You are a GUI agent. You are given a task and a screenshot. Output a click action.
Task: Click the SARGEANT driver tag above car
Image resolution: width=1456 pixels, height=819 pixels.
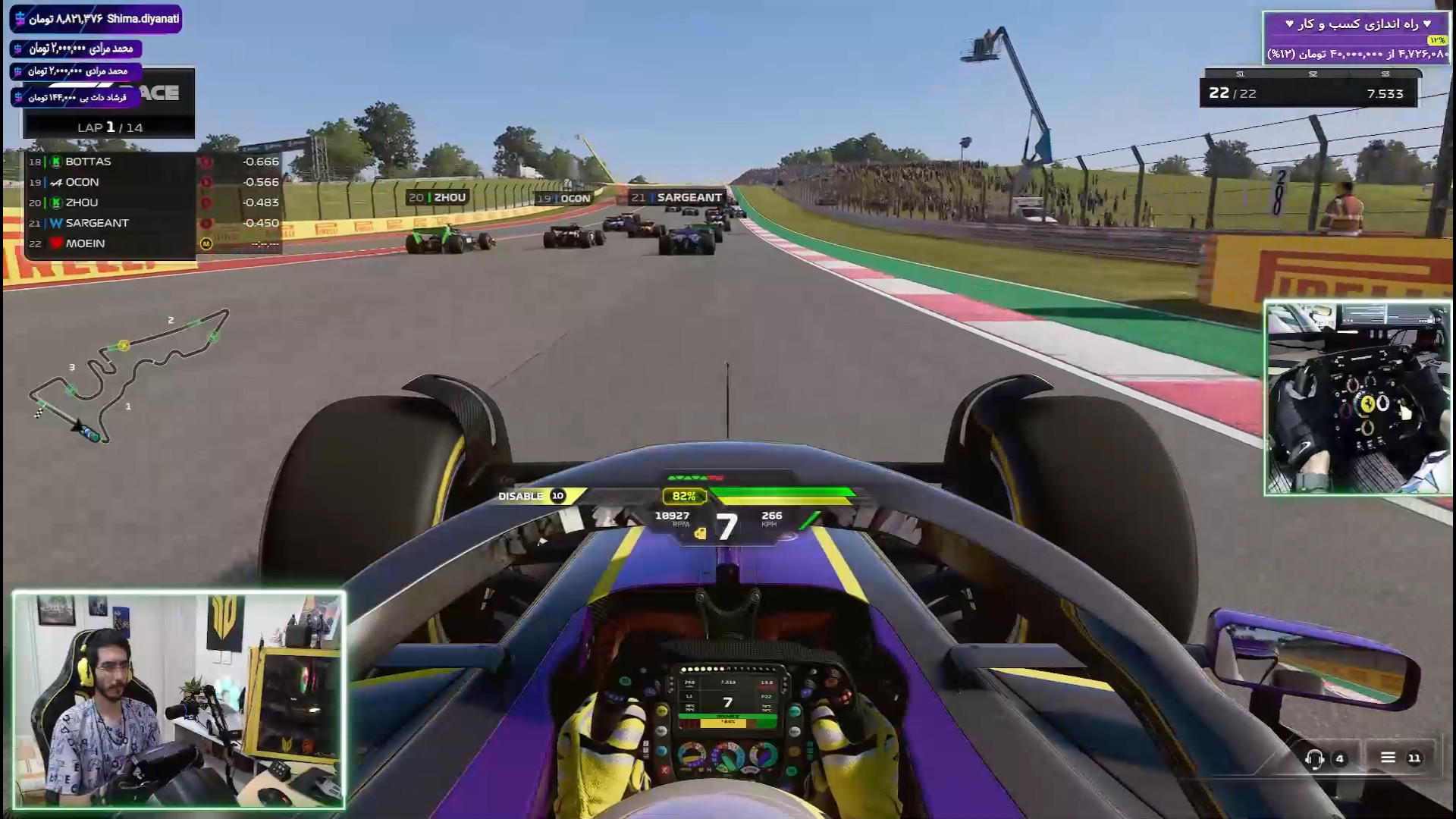pos(677,197)
